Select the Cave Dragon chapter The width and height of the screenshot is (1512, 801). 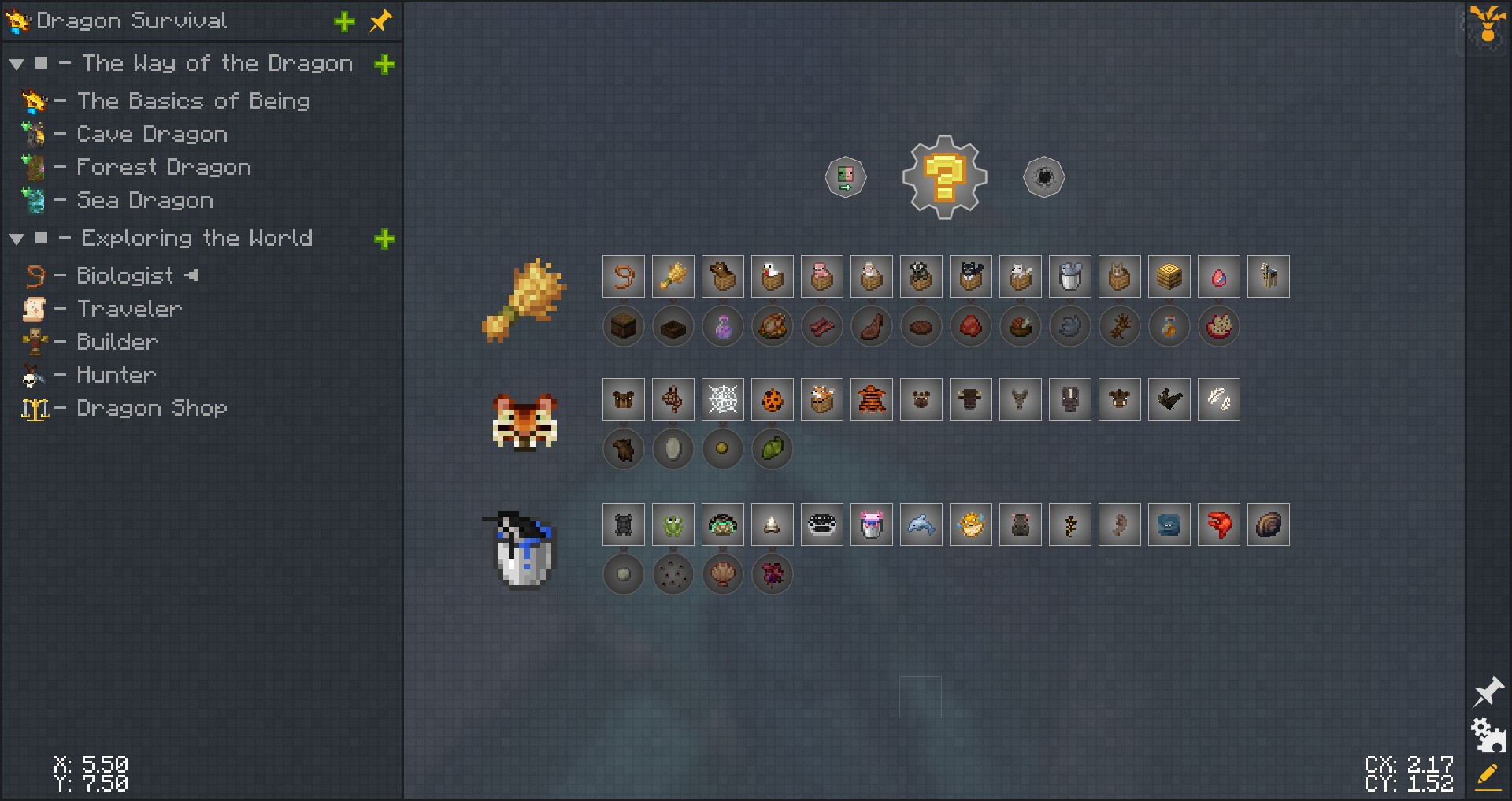151,135
